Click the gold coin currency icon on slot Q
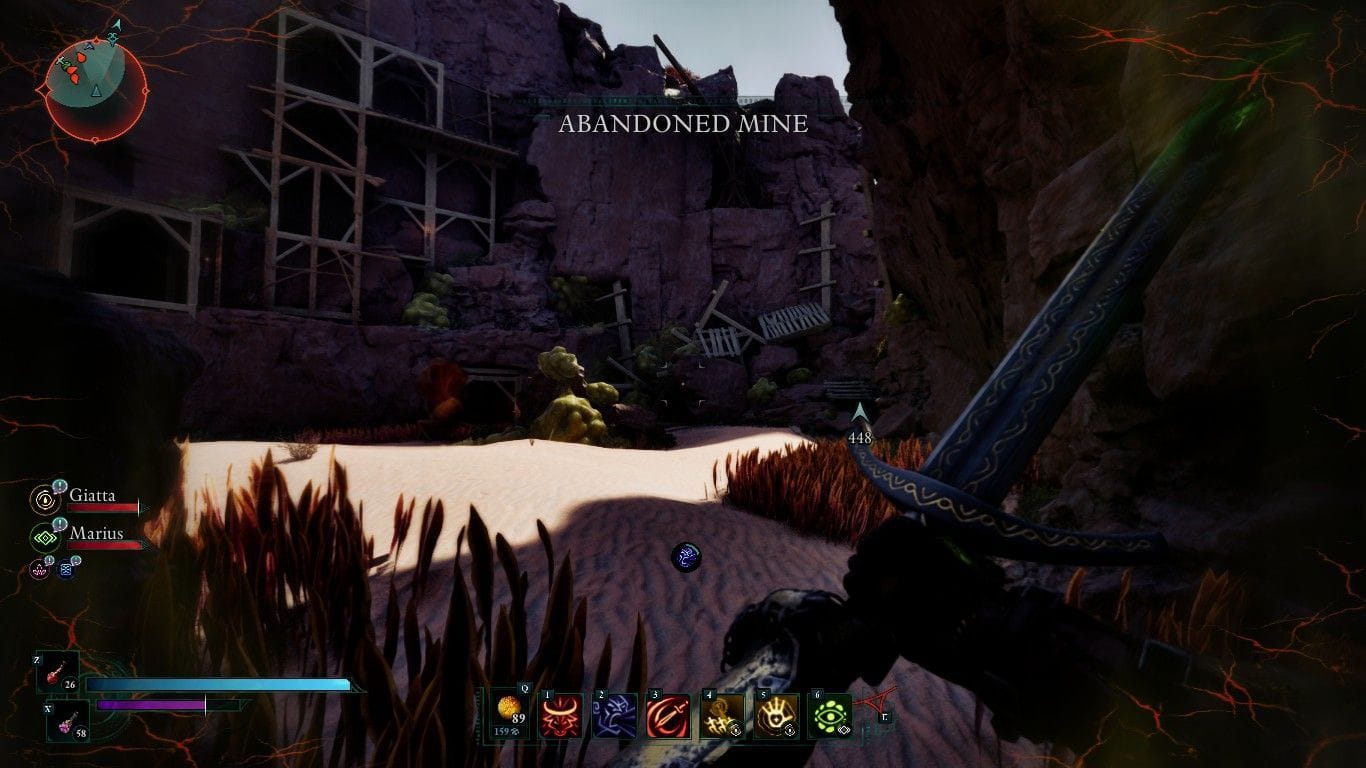 point(508,709)
